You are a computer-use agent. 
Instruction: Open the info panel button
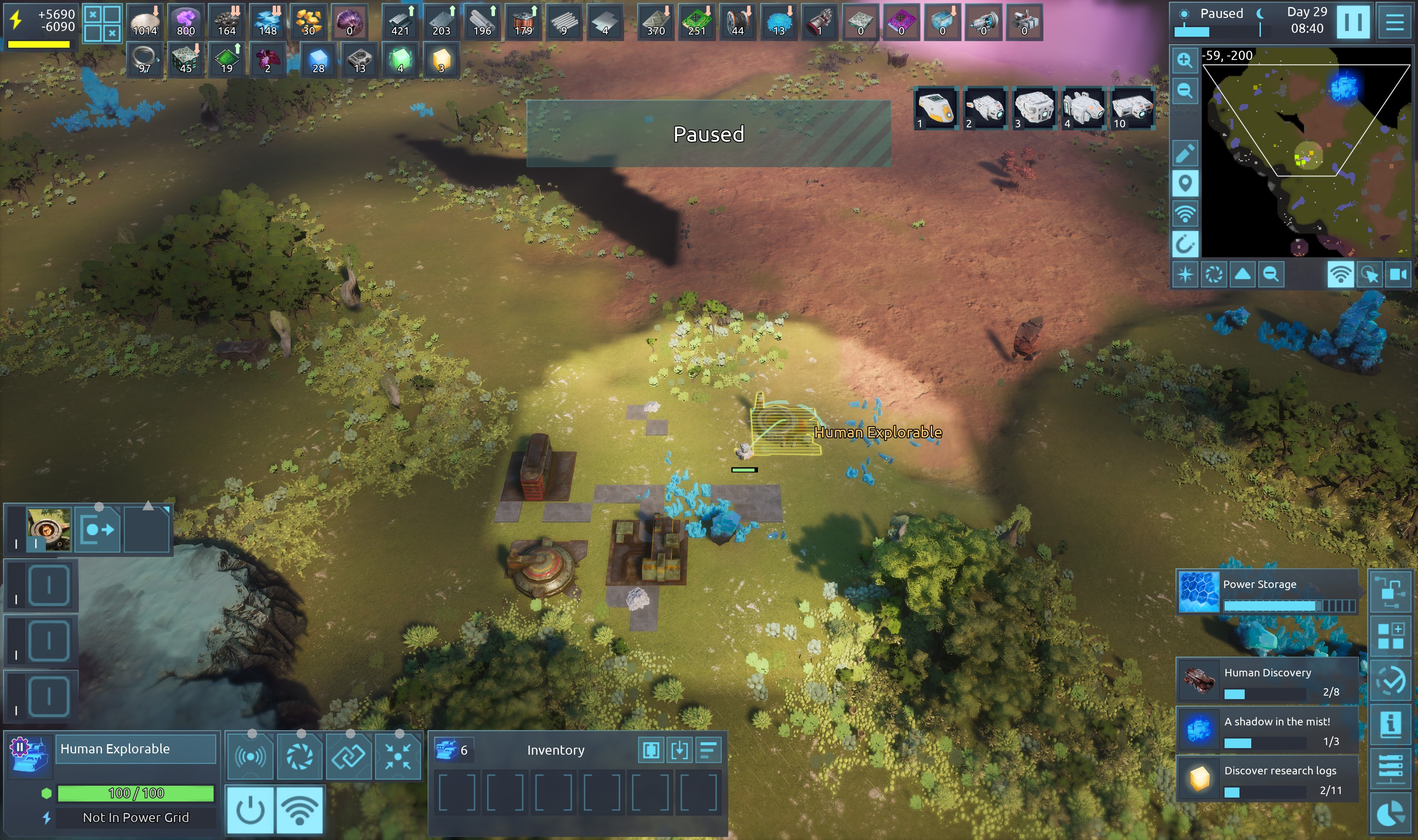coord(1390,723)
